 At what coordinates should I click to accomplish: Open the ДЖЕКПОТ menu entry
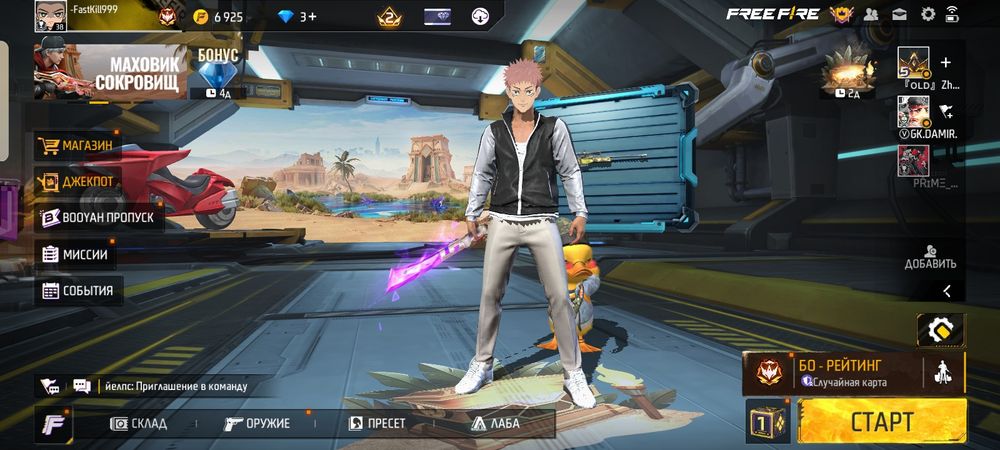[77, 181]
